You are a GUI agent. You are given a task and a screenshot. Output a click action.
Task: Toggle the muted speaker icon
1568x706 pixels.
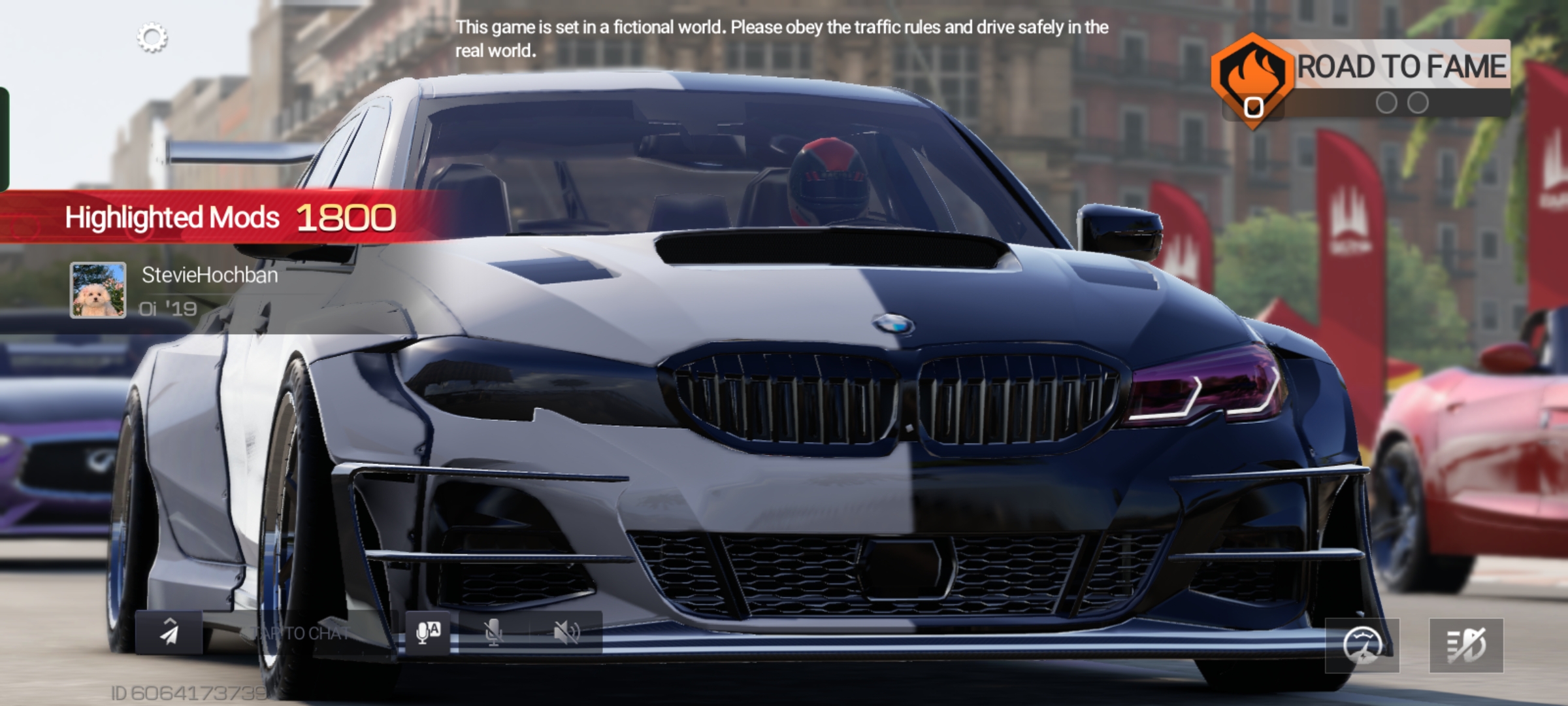point(566,633)
